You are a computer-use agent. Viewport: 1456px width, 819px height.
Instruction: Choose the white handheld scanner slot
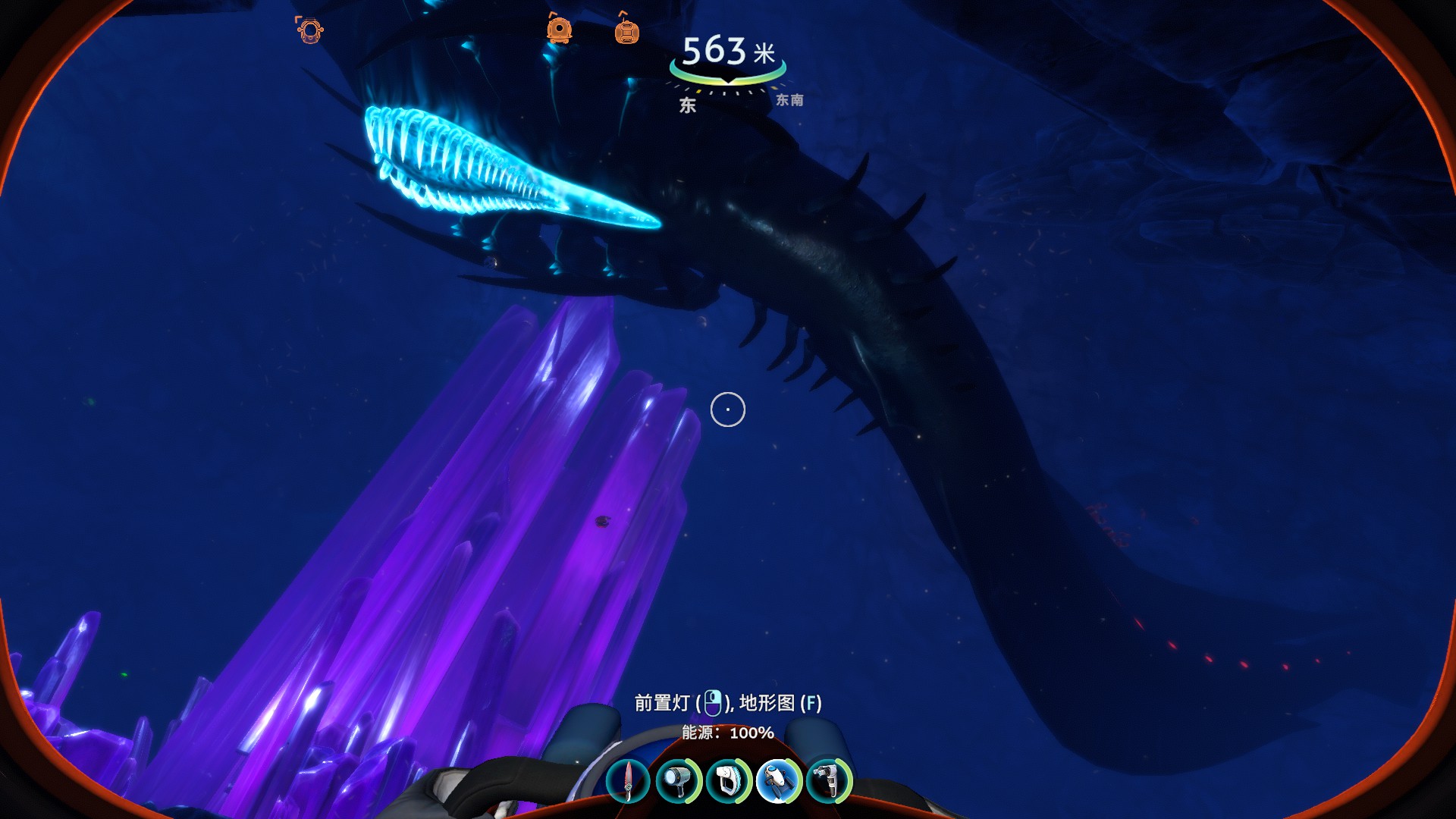tap(728, 781)
